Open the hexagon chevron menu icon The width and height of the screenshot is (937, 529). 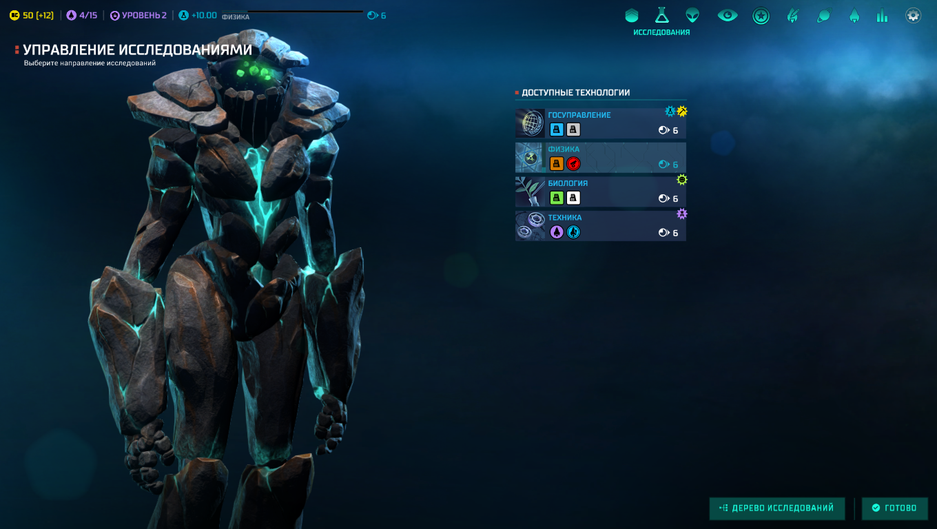tap(631, 16)
